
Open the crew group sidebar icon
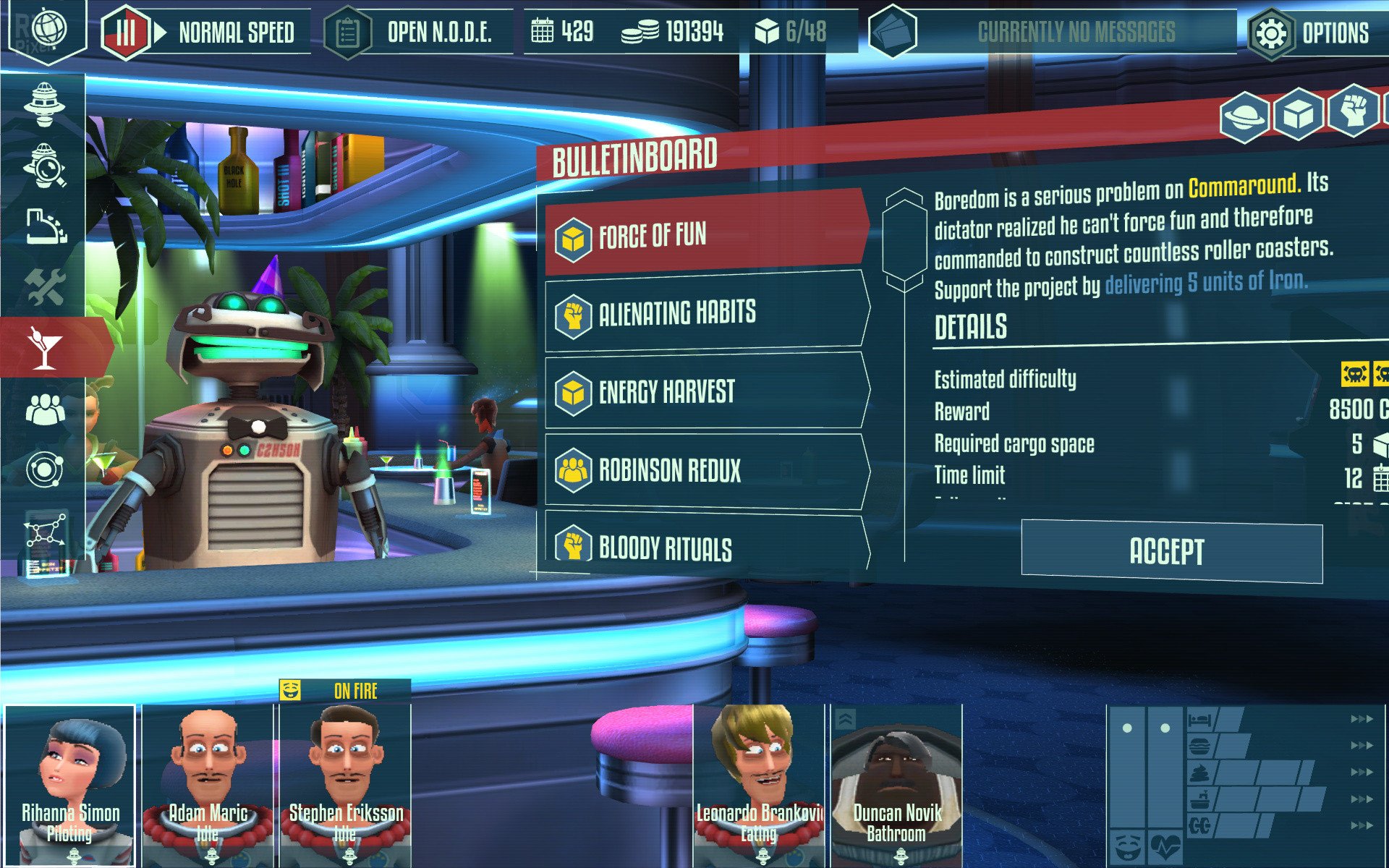pos(45,410)
